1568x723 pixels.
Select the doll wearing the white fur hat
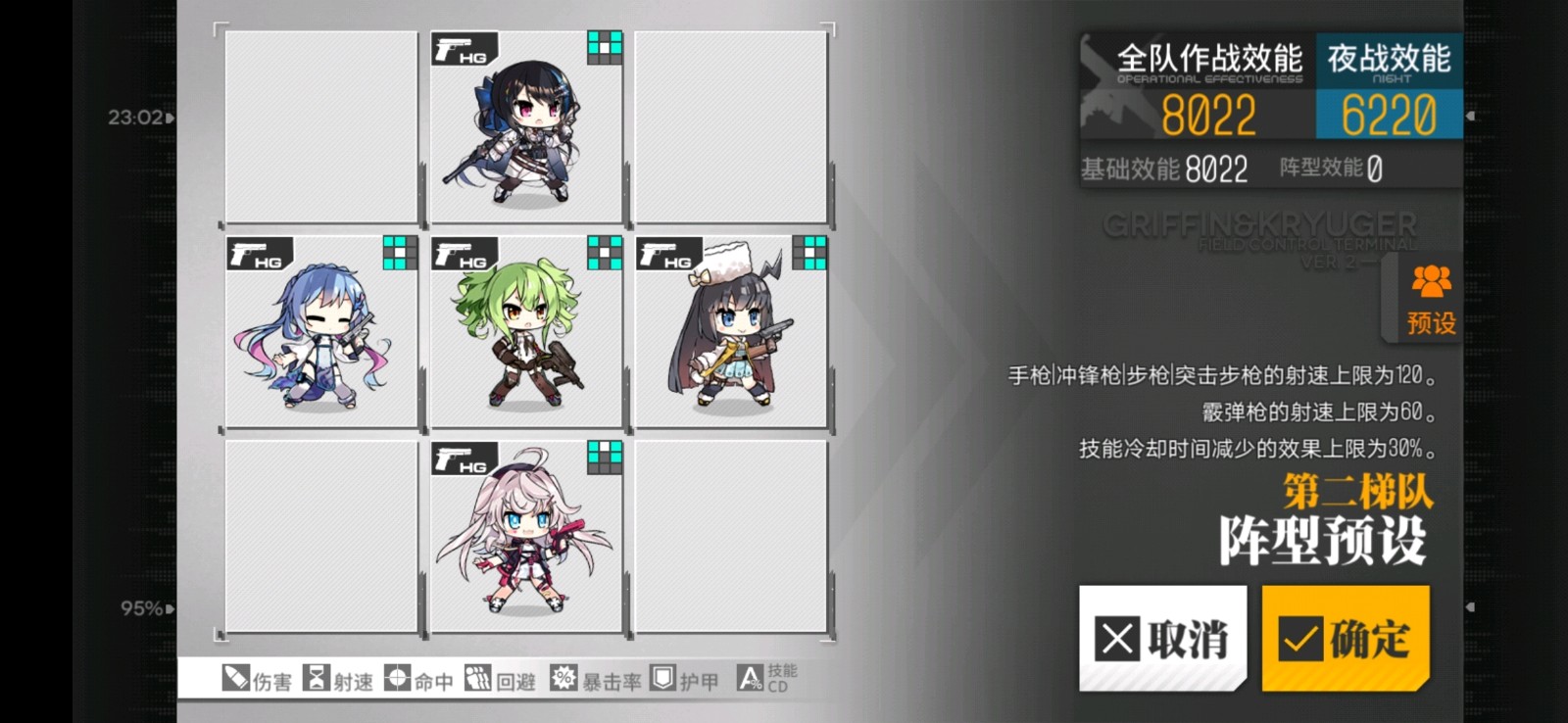point(731,332)
